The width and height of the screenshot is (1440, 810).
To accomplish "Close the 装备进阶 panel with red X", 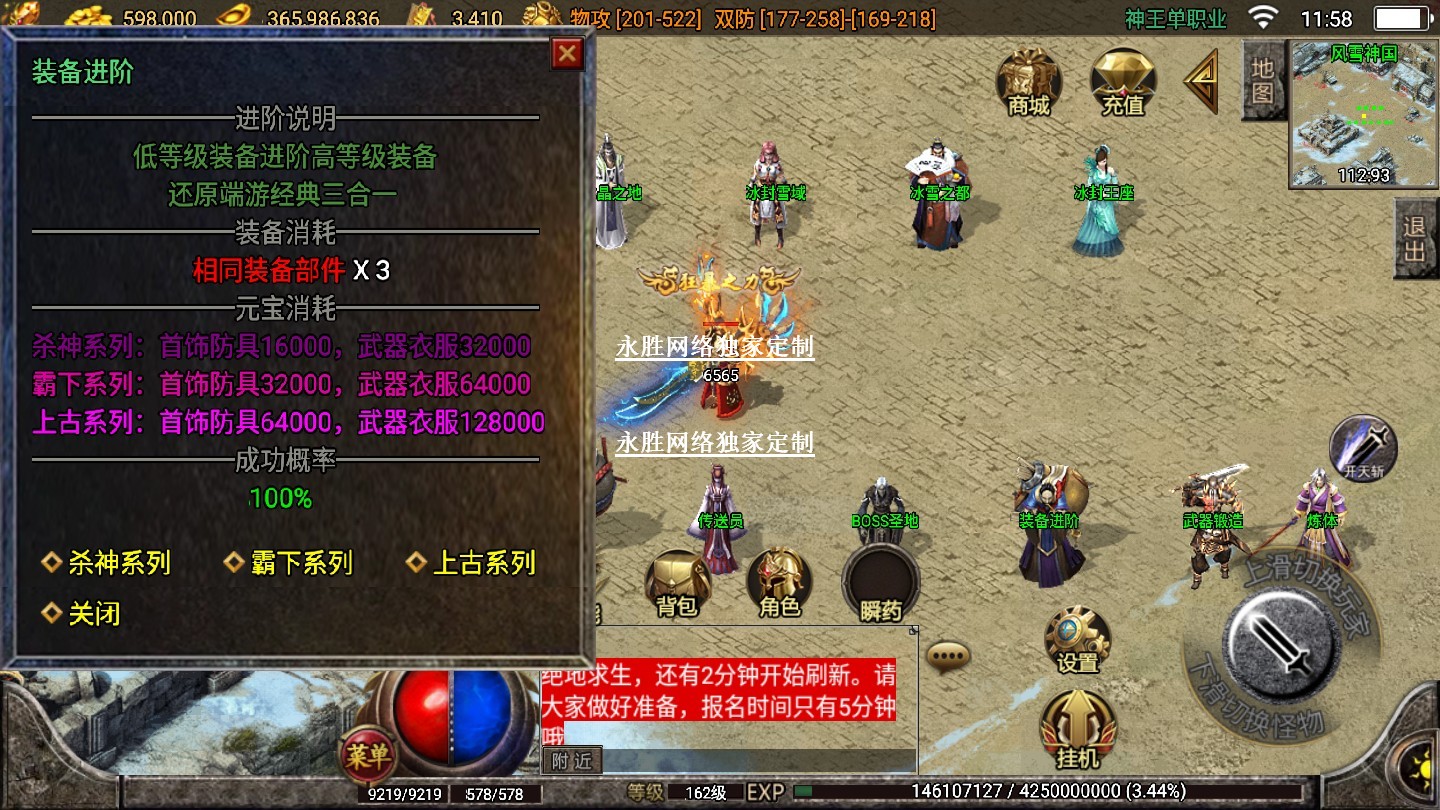I will pyautogui.click(x=567, y=54).
